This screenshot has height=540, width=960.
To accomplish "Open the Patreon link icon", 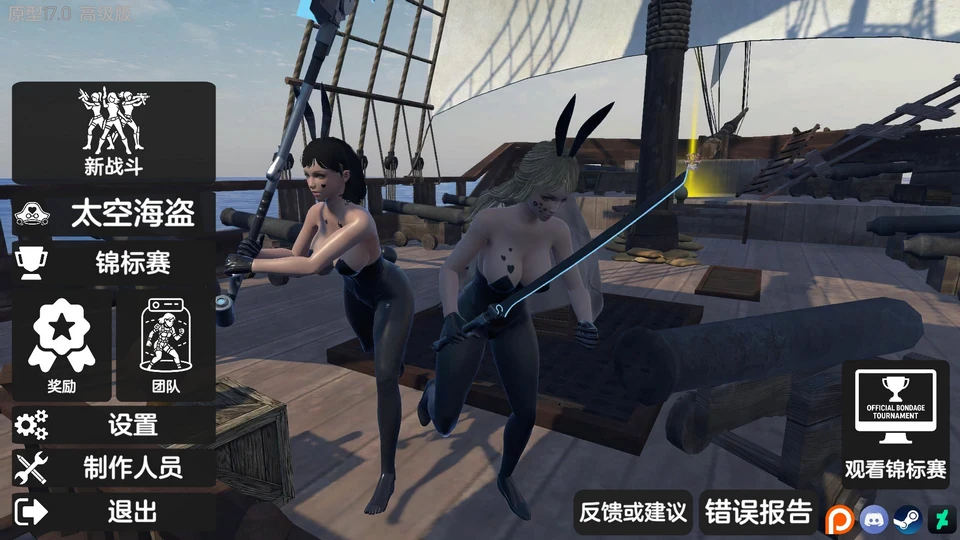I will click(838, 519).
